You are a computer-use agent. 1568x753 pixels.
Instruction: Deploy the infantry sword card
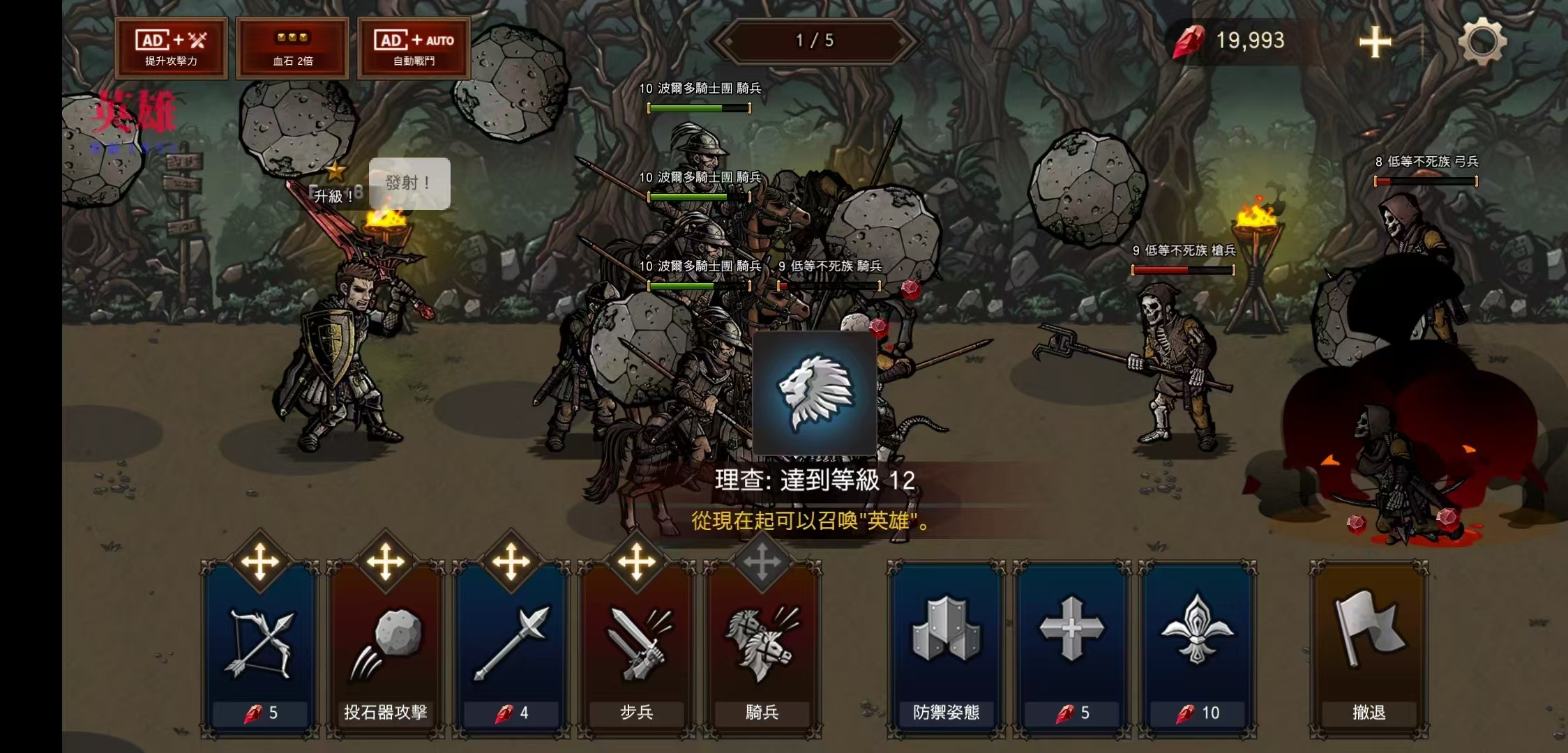point(636,648)
